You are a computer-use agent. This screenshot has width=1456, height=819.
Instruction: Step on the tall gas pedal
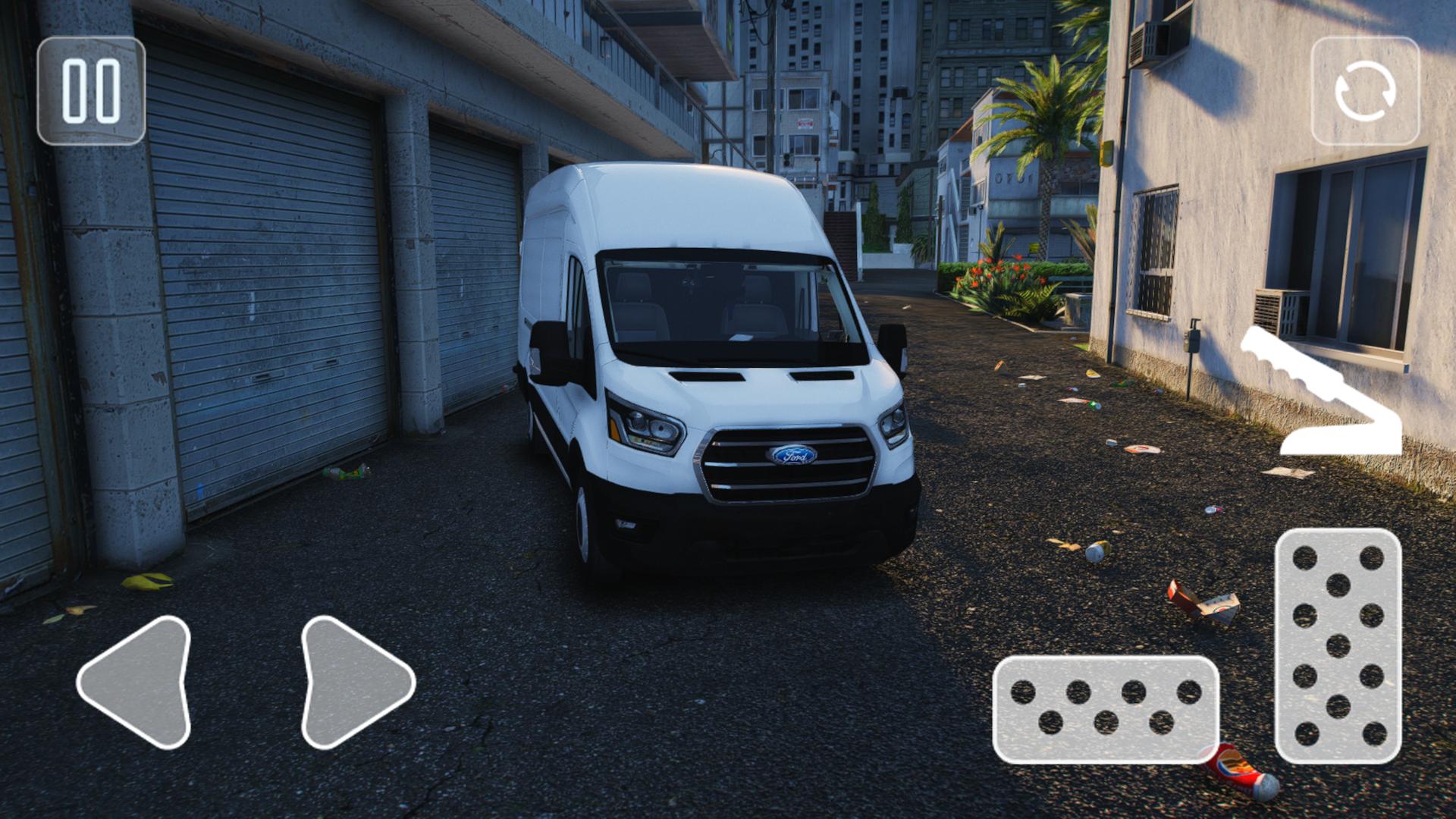pos(1338,646)
